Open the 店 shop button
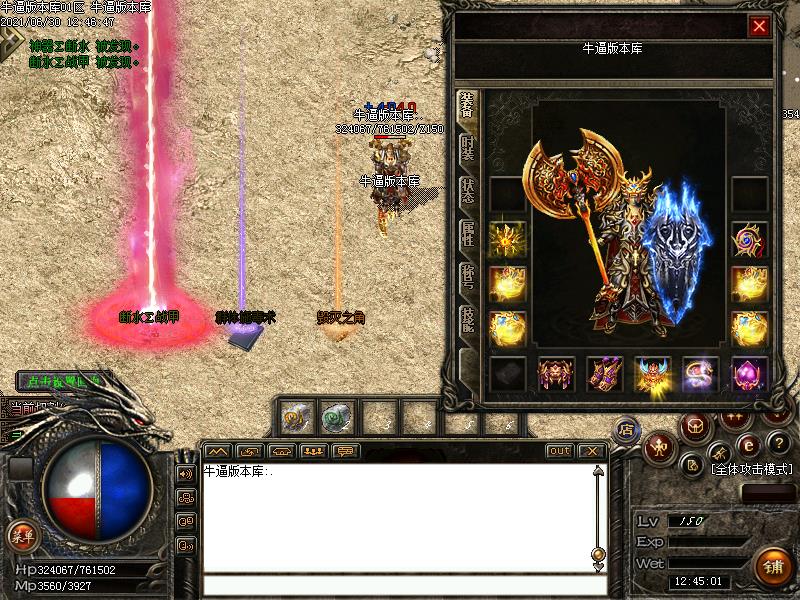Viewport: 800px width, 600px height. [626, 428]
